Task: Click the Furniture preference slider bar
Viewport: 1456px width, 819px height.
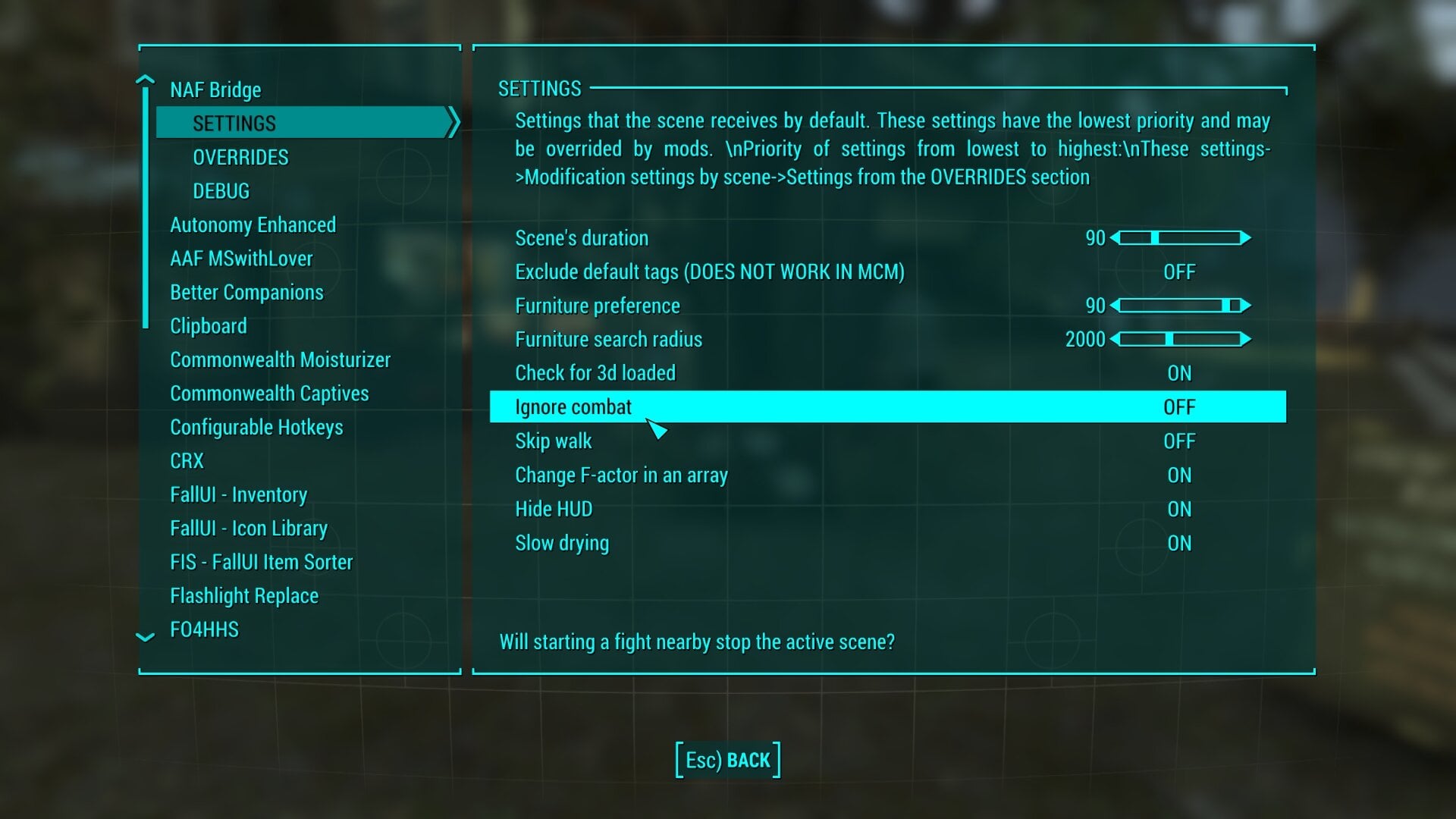Action: [x=1179, y=306]
